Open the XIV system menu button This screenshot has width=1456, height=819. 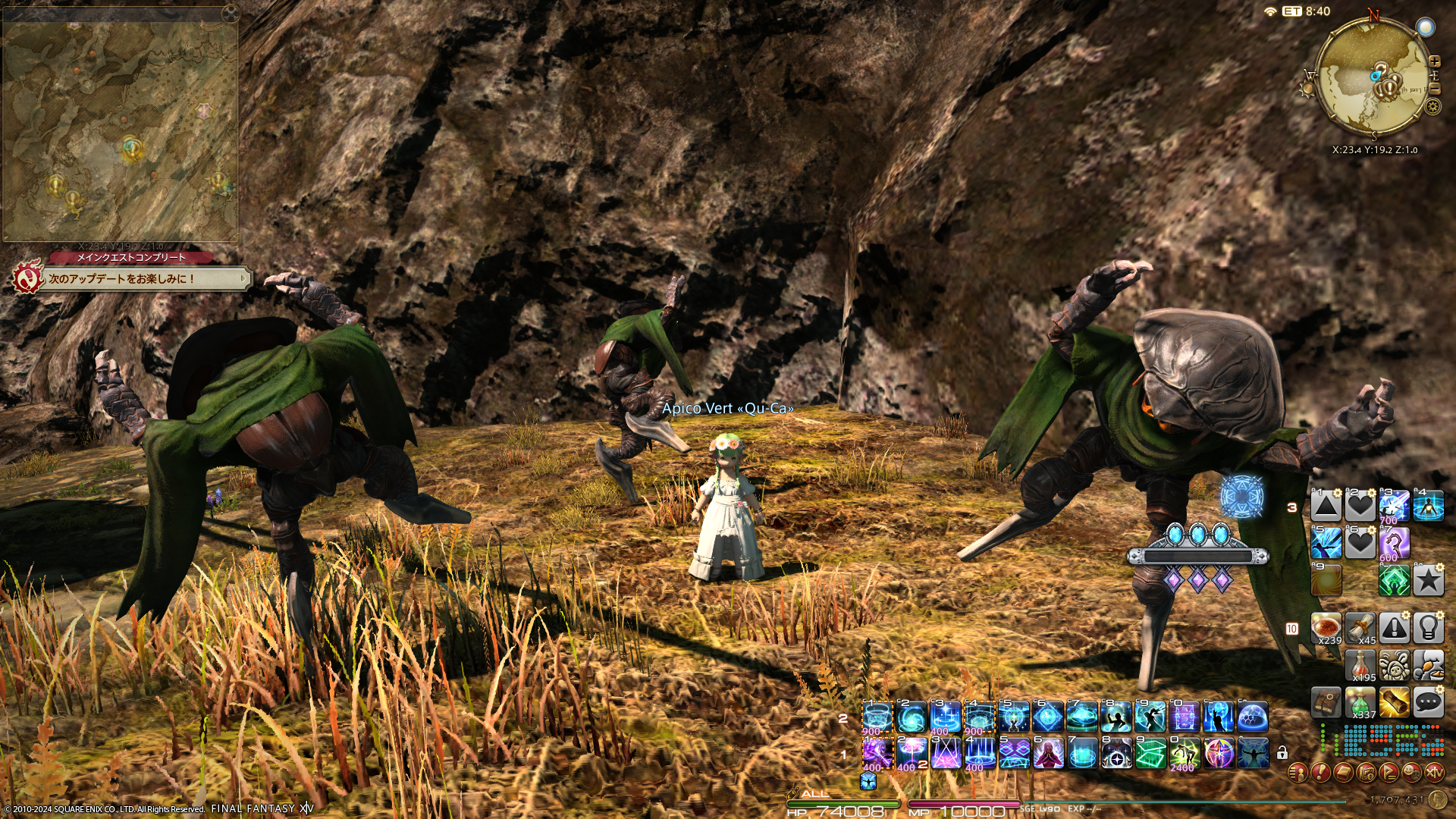click(1434, 773)
